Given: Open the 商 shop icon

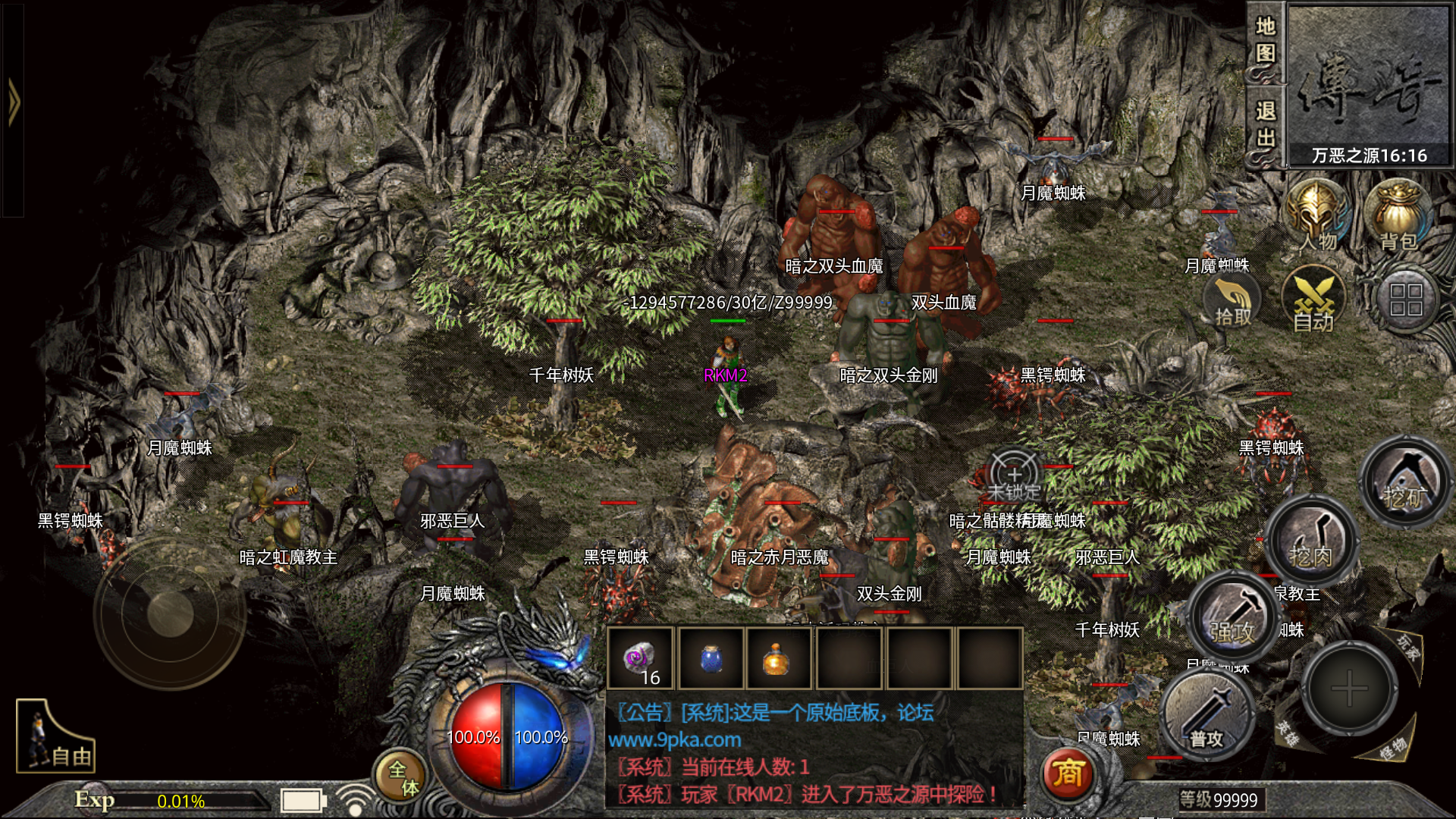Looking at the screenshot, I should [x=1068, y=773].
